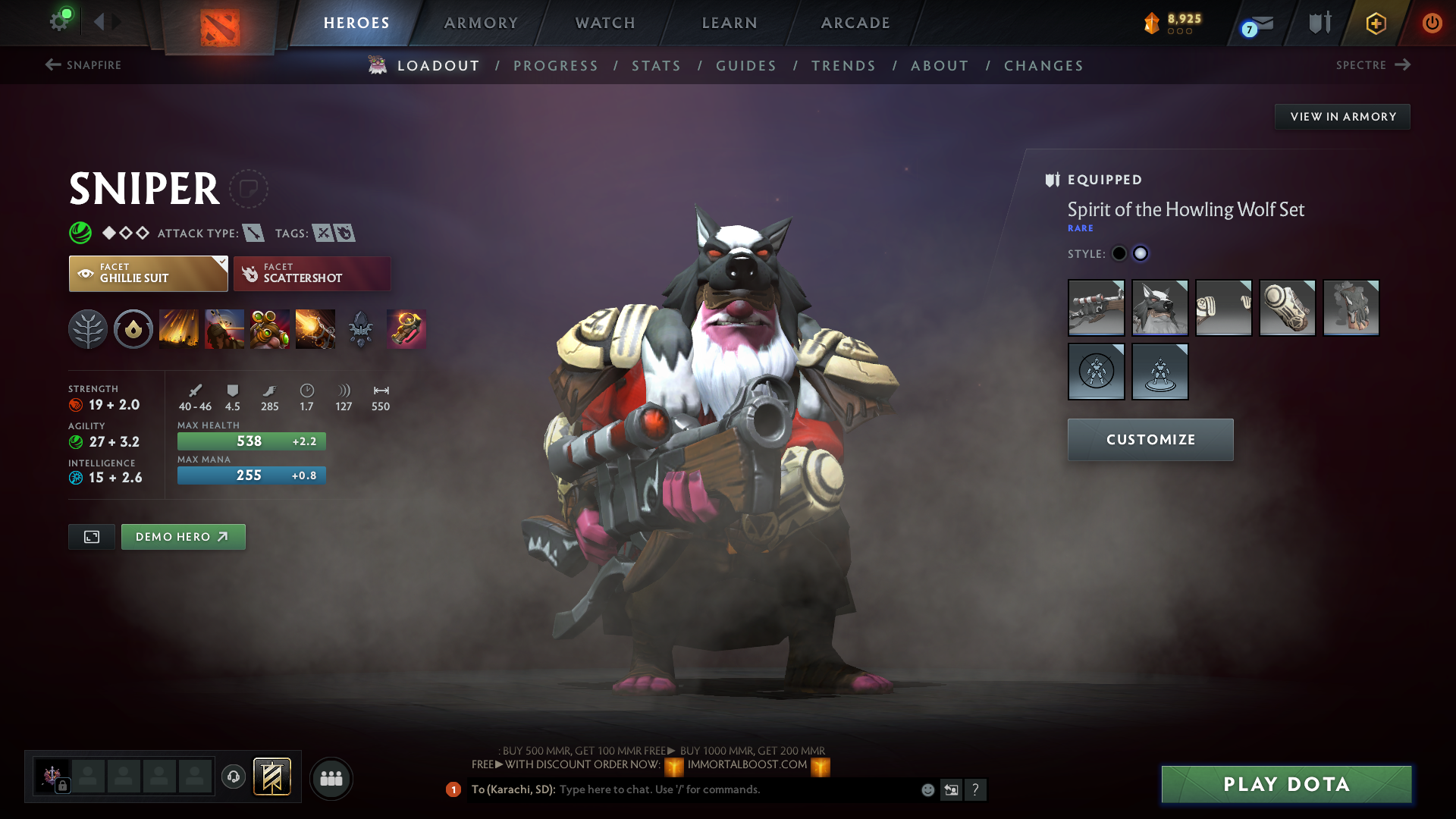Quit game with the power button
This screenshot has height=819, width=1456.
tap(1432, 23)
